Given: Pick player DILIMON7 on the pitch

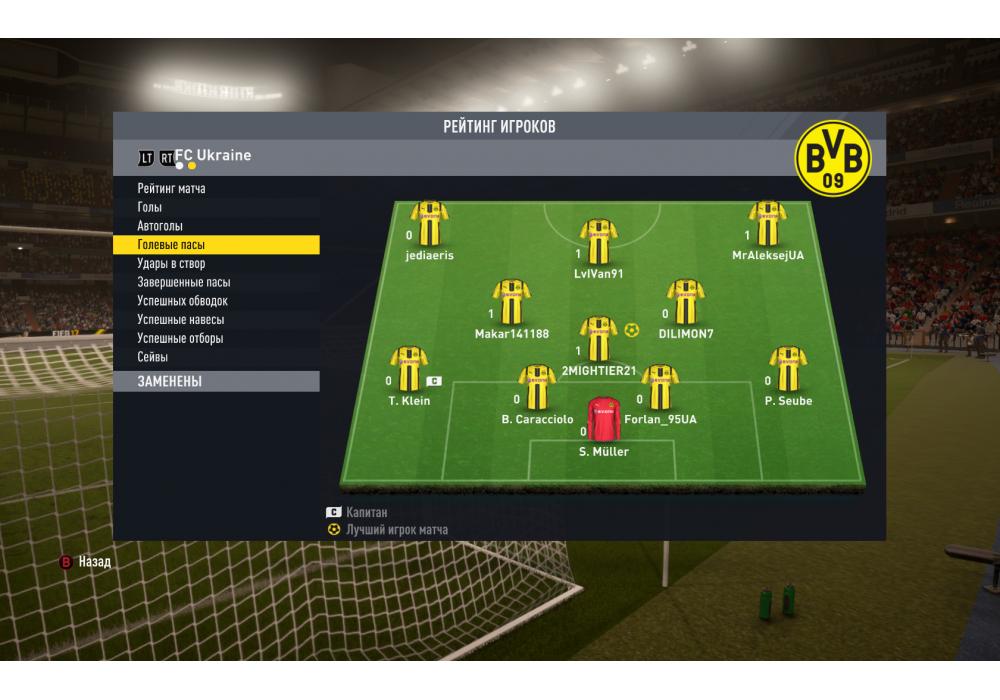Looking at the screenshot, I should 685,301.
